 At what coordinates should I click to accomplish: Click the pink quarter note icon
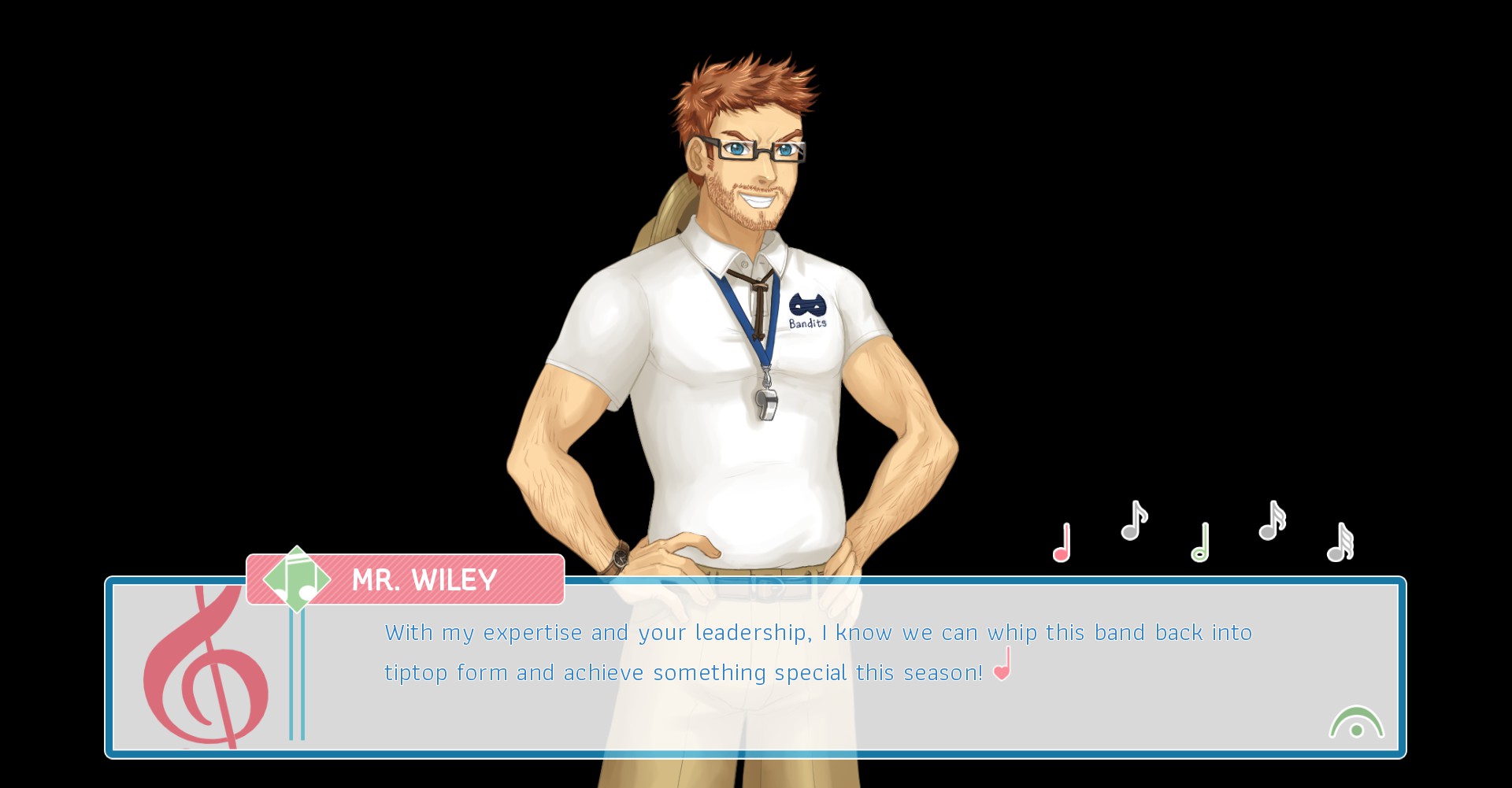pos(1062,543)
